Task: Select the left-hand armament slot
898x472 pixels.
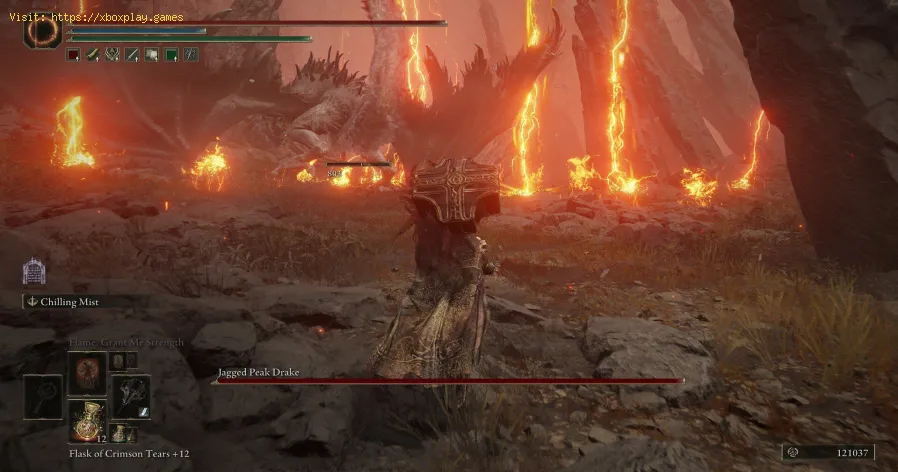Action: (42, 396)
